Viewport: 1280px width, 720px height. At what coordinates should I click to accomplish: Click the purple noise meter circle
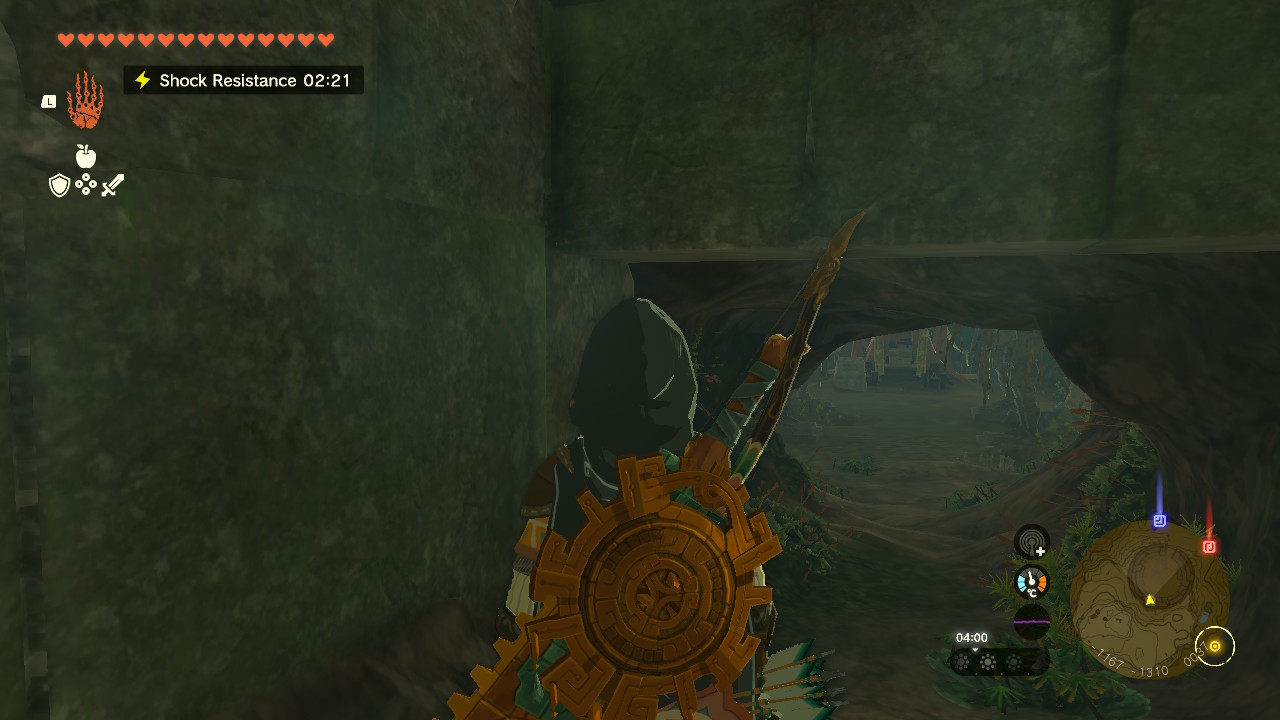pos(1031,621)
